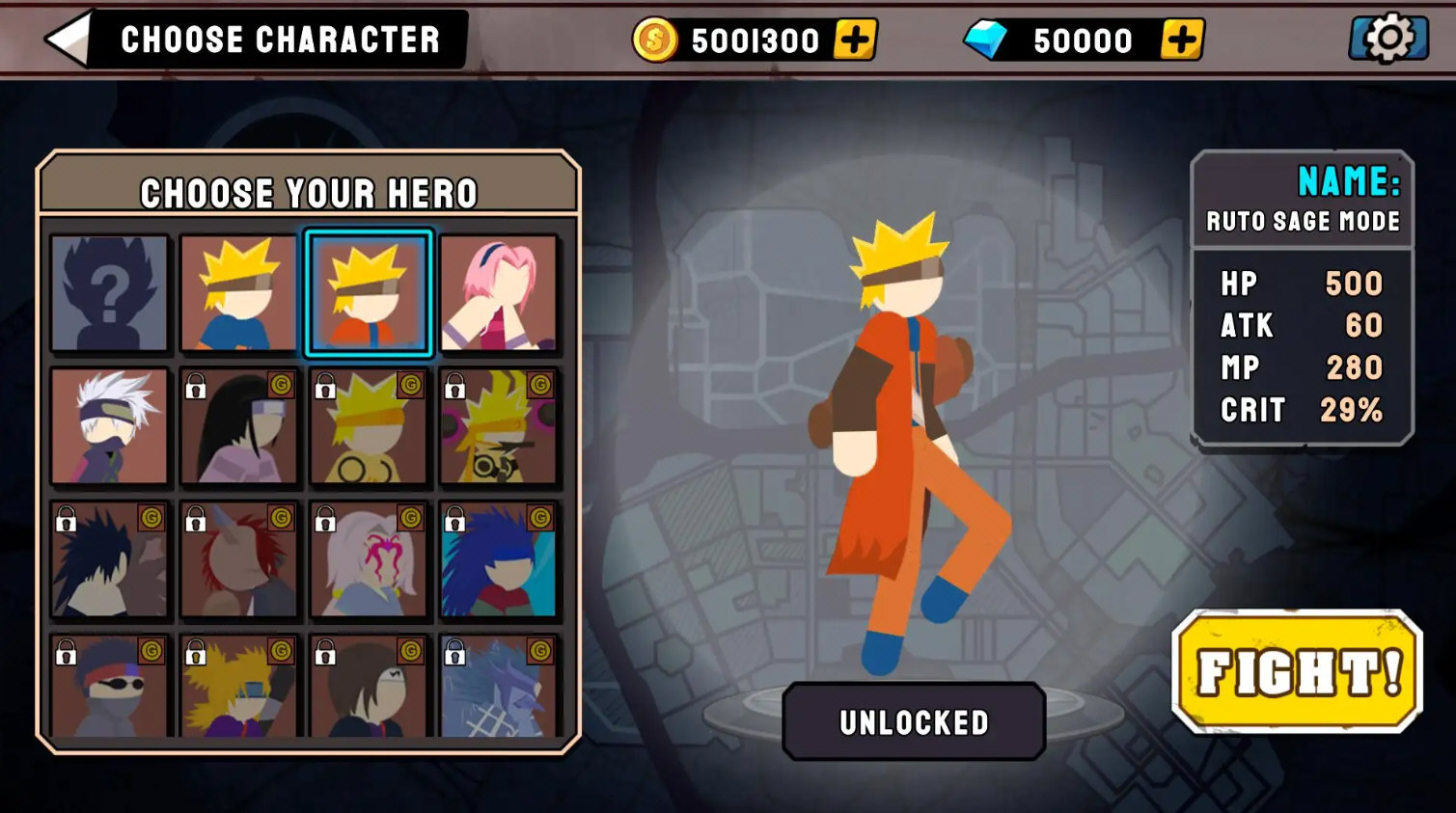Choose the locked brown-haired hero in black
The image size is (1456, 813).
[x=369, y=687]
